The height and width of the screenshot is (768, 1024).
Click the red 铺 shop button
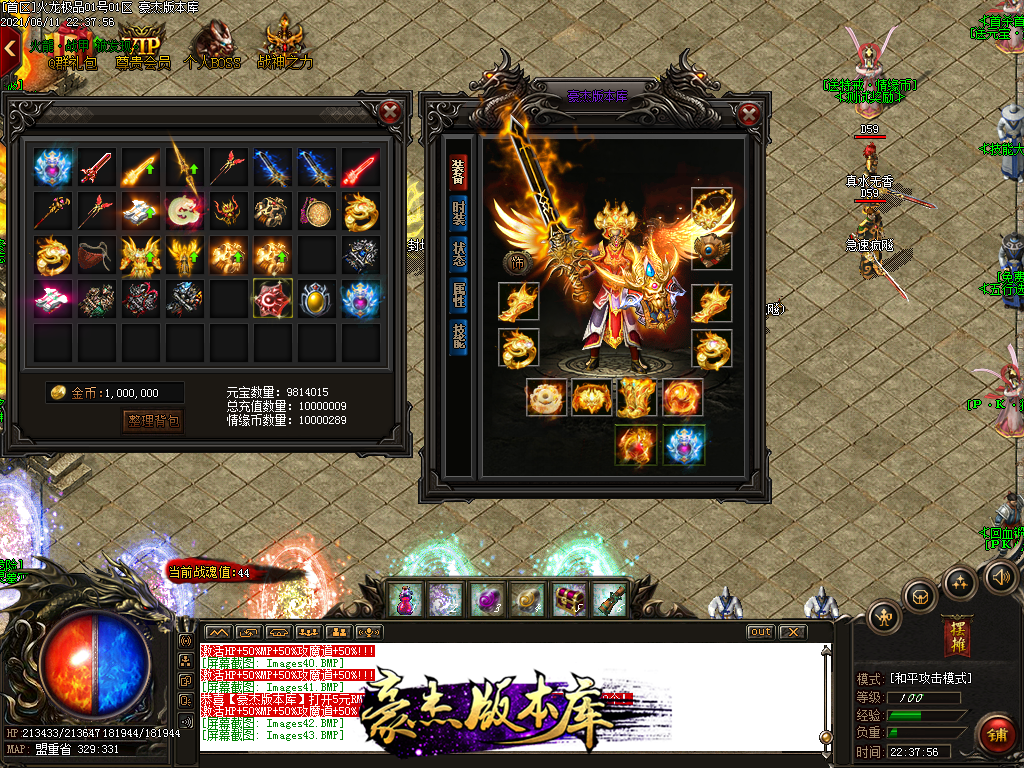tap(995, 733)
